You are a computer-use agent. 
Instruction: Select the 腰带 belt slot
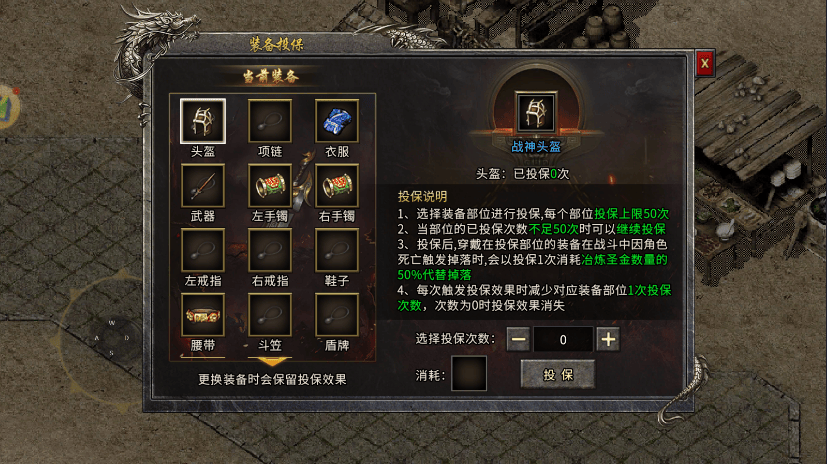[x=202, y=315]
